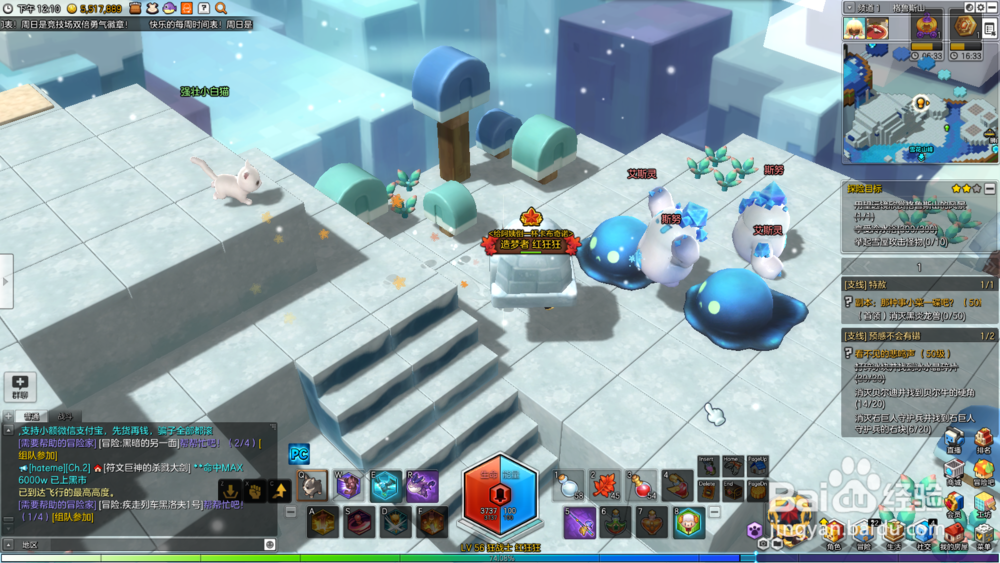Viewport: 1000px width, 563px height.
Task: Open the 商城 shop cart icon
Action: click(955, 470)
